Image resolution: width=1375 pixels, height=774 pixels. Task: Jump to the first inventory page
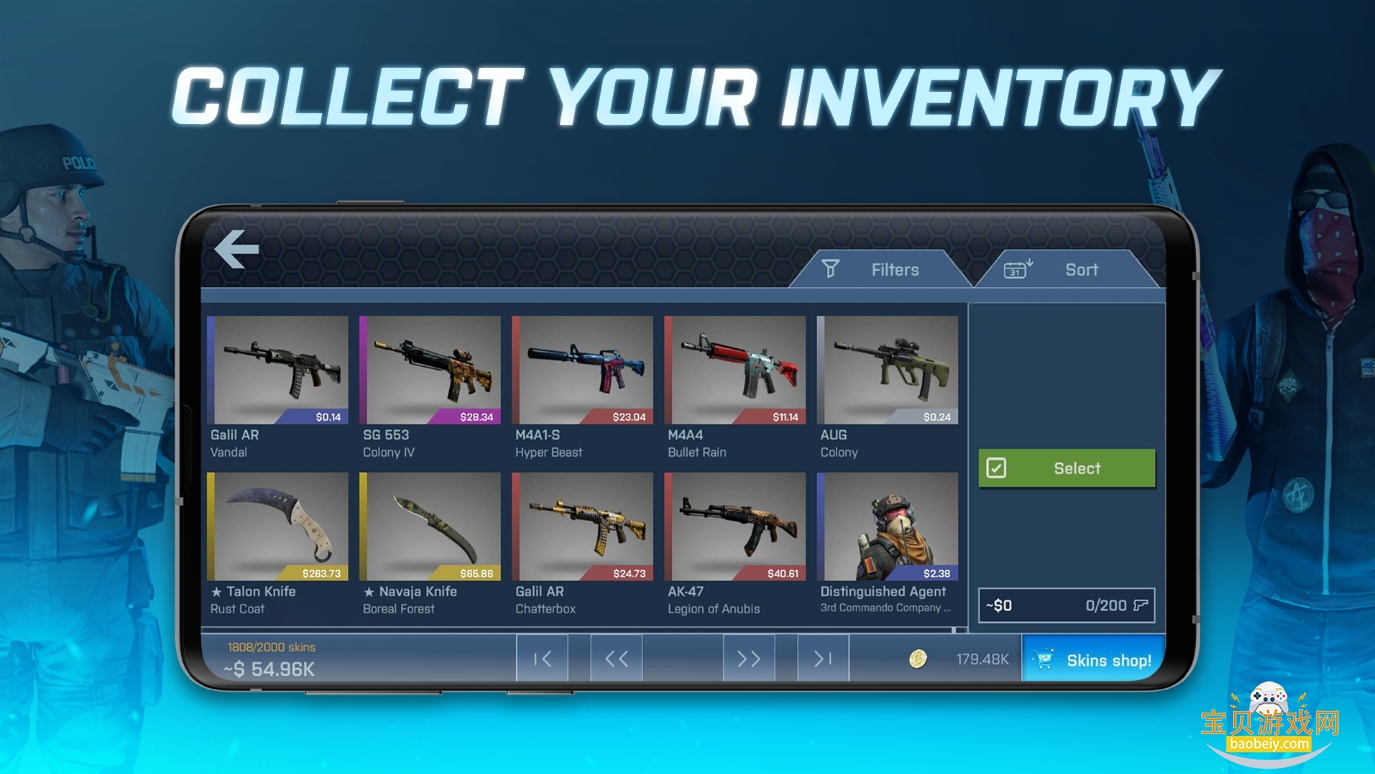(x=542, y=658)
